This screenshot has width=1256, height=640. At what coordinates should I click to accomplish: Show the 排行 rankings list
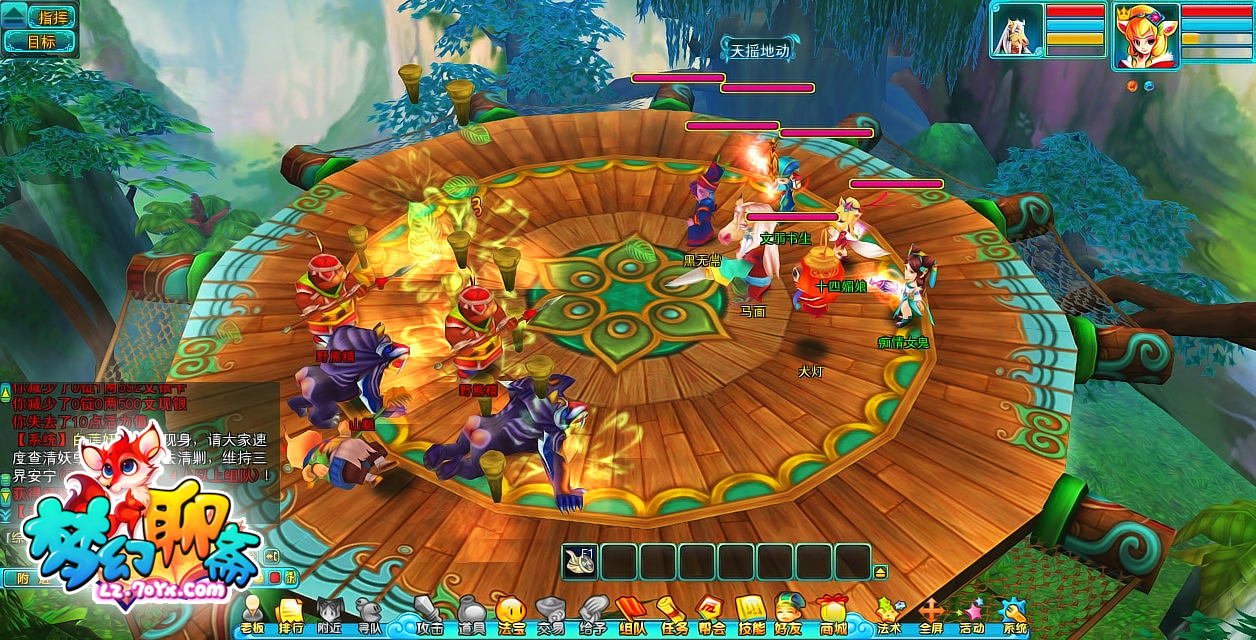[x=290, y=612]
